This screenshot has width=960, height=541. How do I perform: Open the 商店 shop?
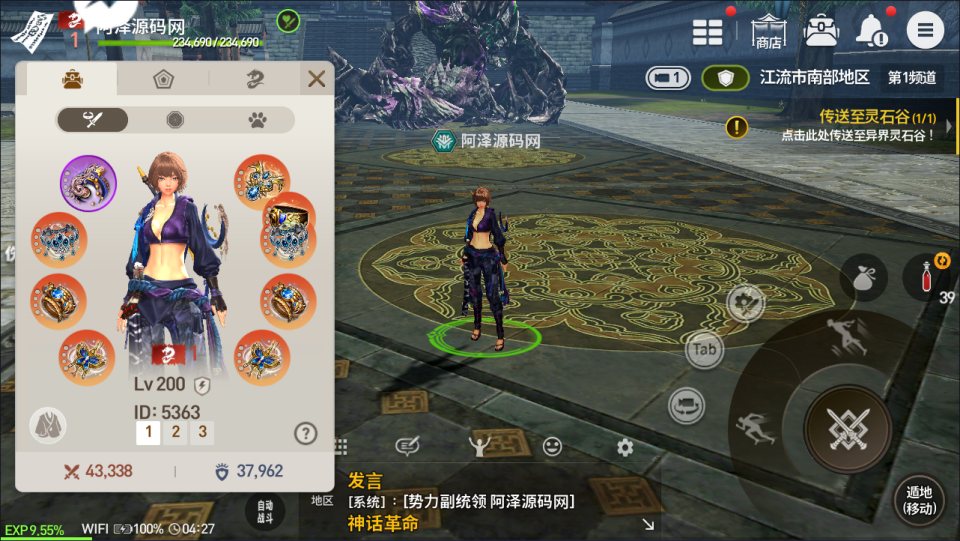[768, 31]
